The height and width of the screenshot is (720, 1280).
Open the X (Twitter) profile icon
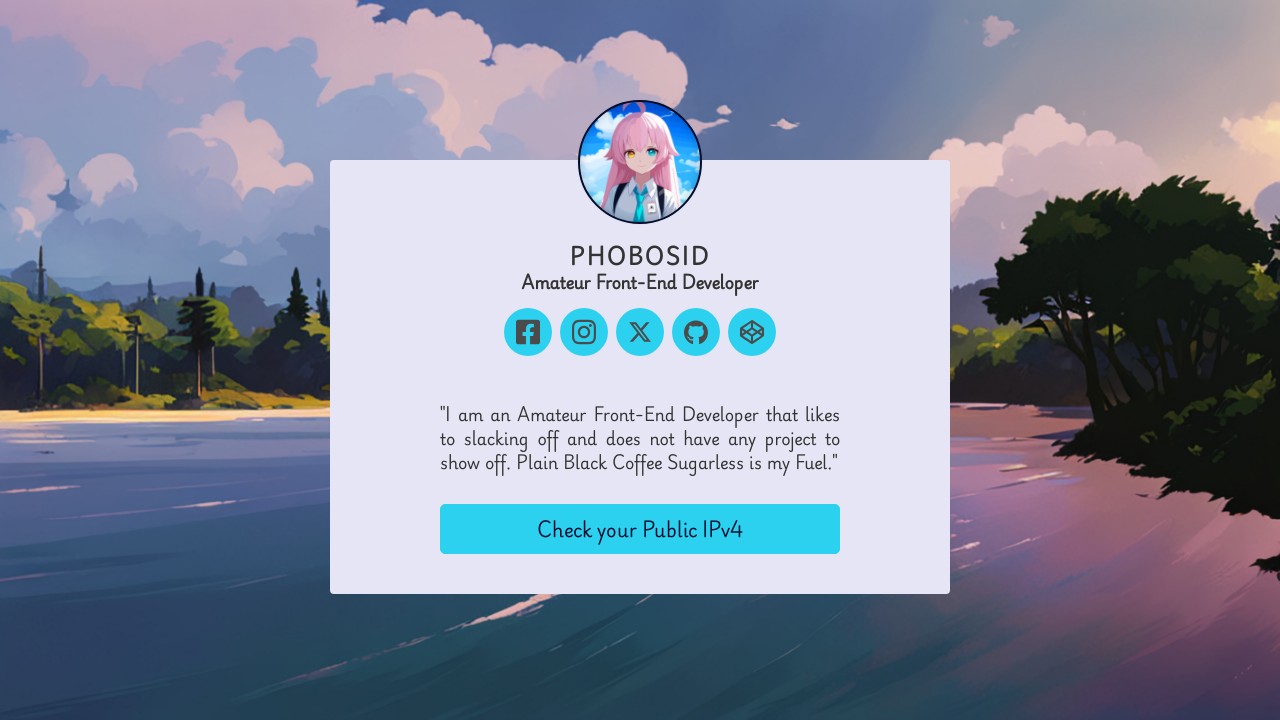coord(640,332)
